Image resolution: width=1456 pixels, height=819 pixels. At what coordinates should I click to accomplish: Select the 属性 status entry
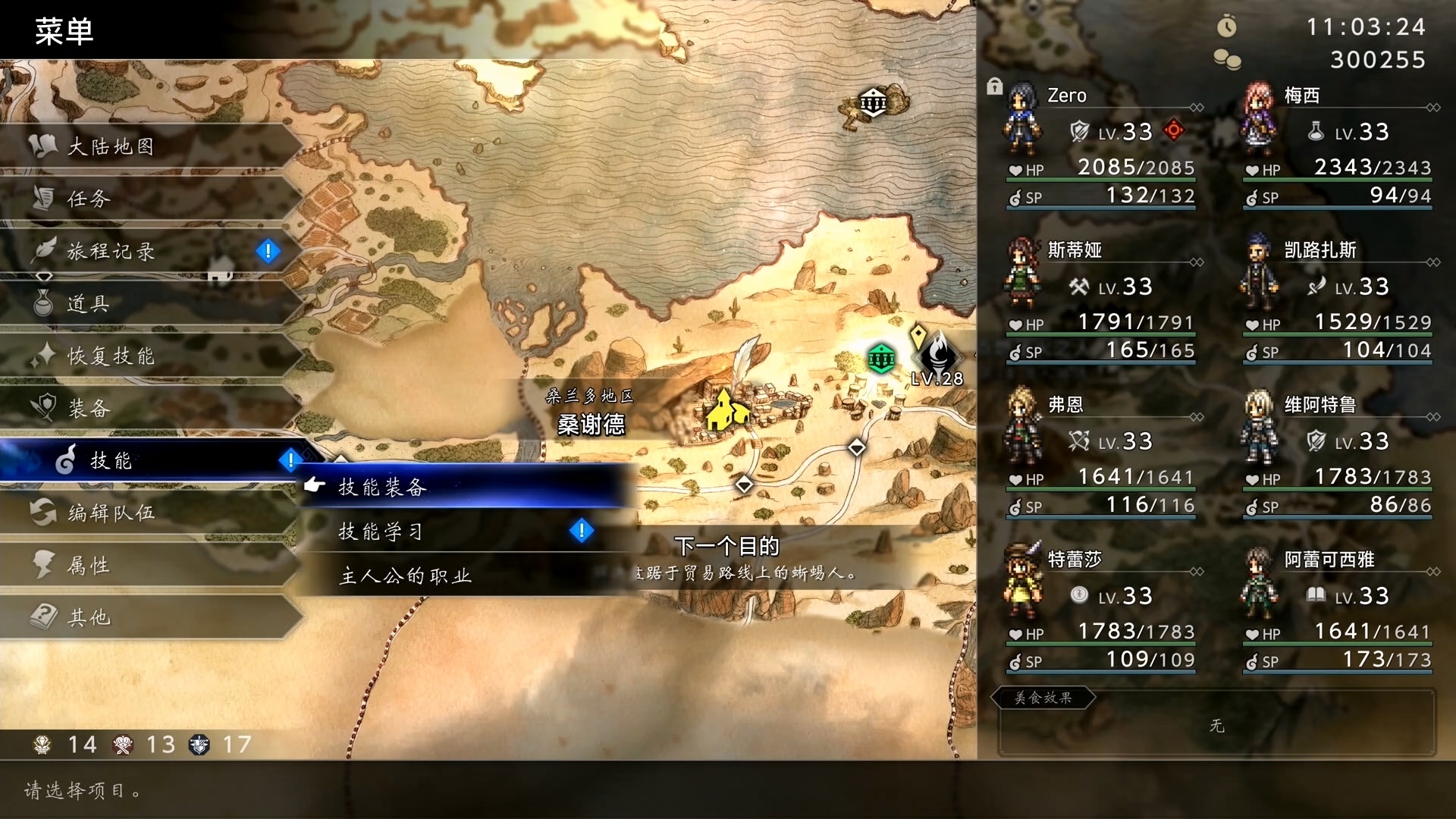89,565
